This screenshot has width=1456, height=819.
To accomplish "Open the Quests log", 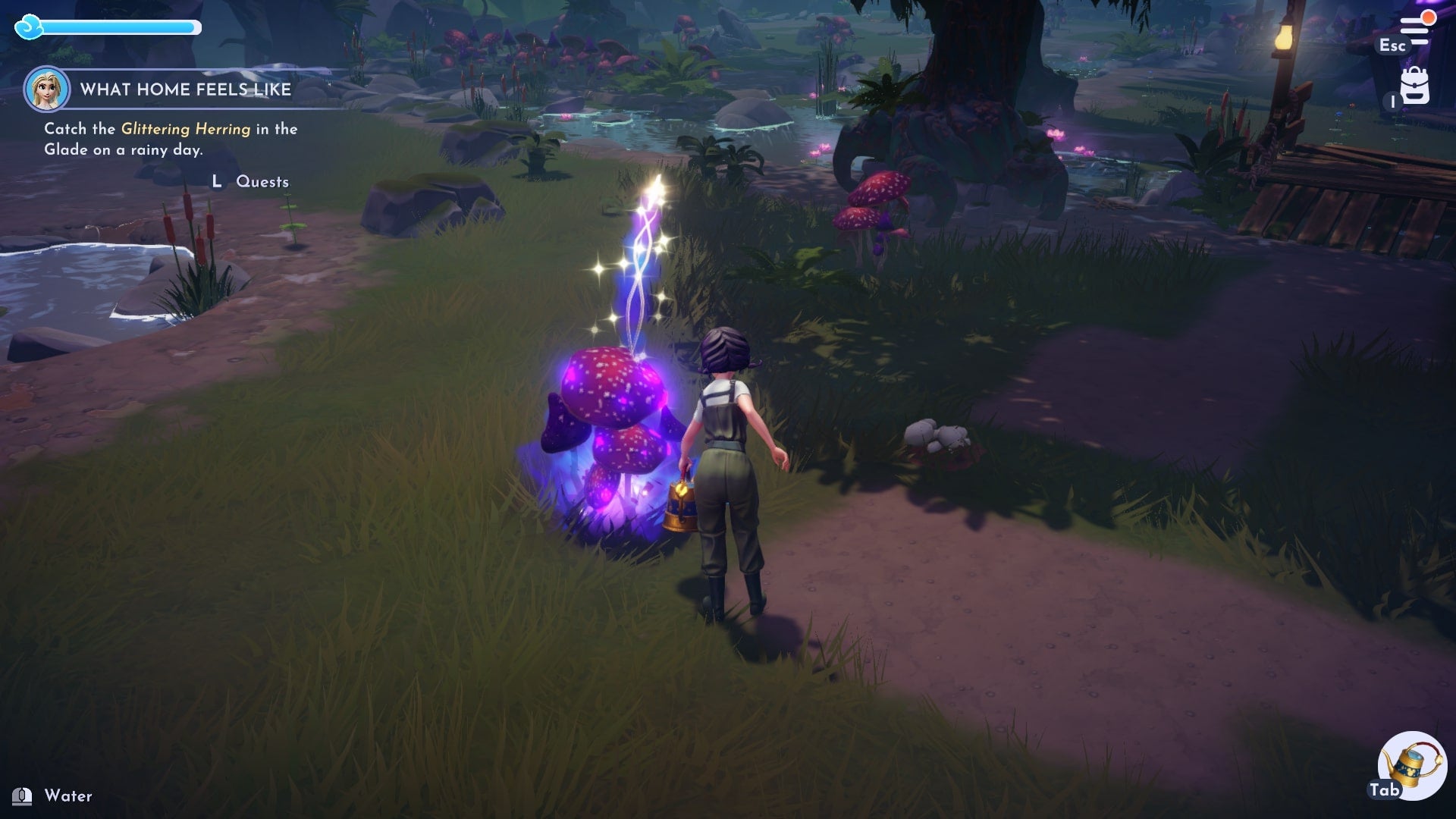I will pos(261,182).
